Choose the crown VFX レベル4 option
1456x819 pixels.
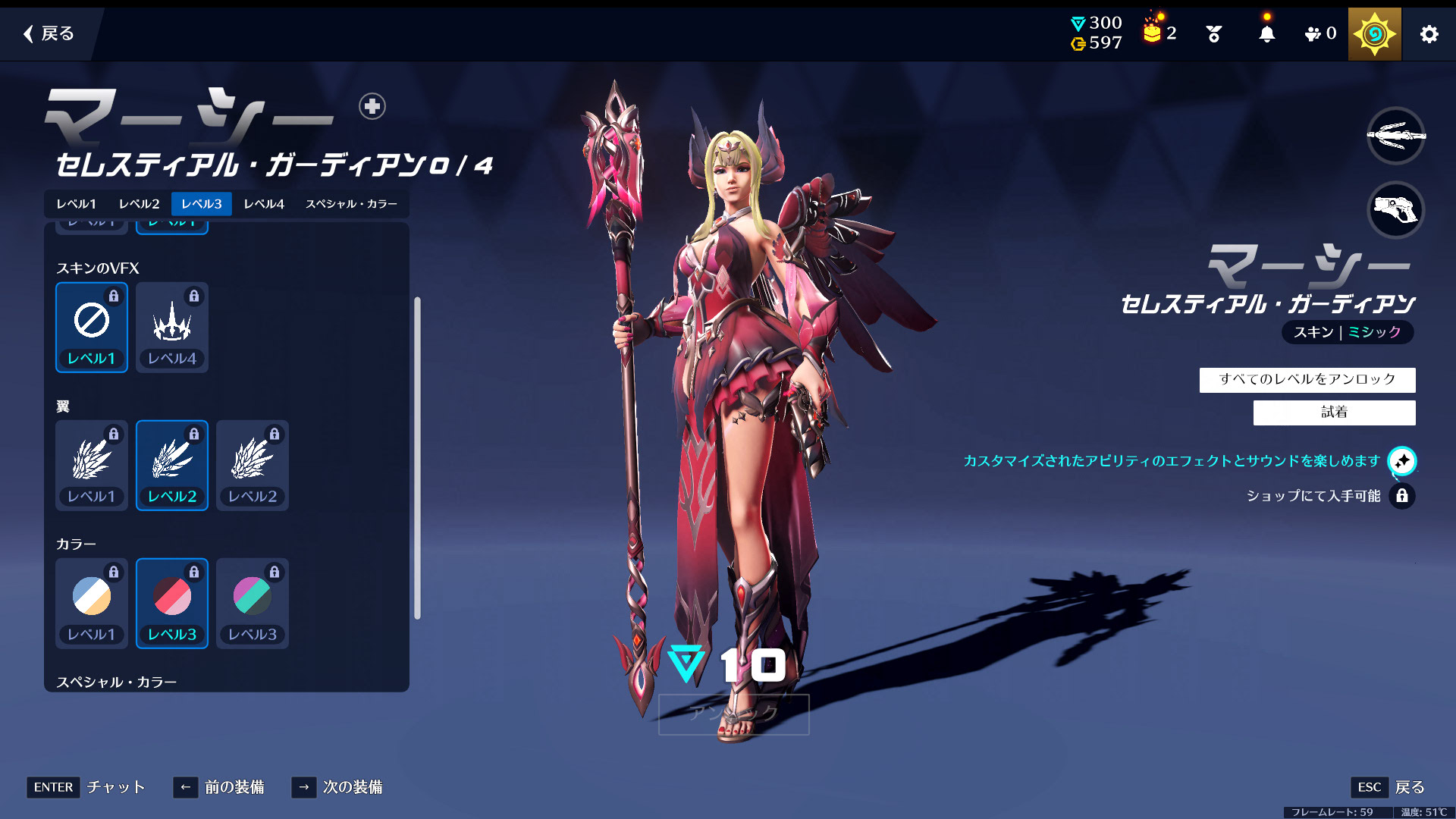coord(172,328)
